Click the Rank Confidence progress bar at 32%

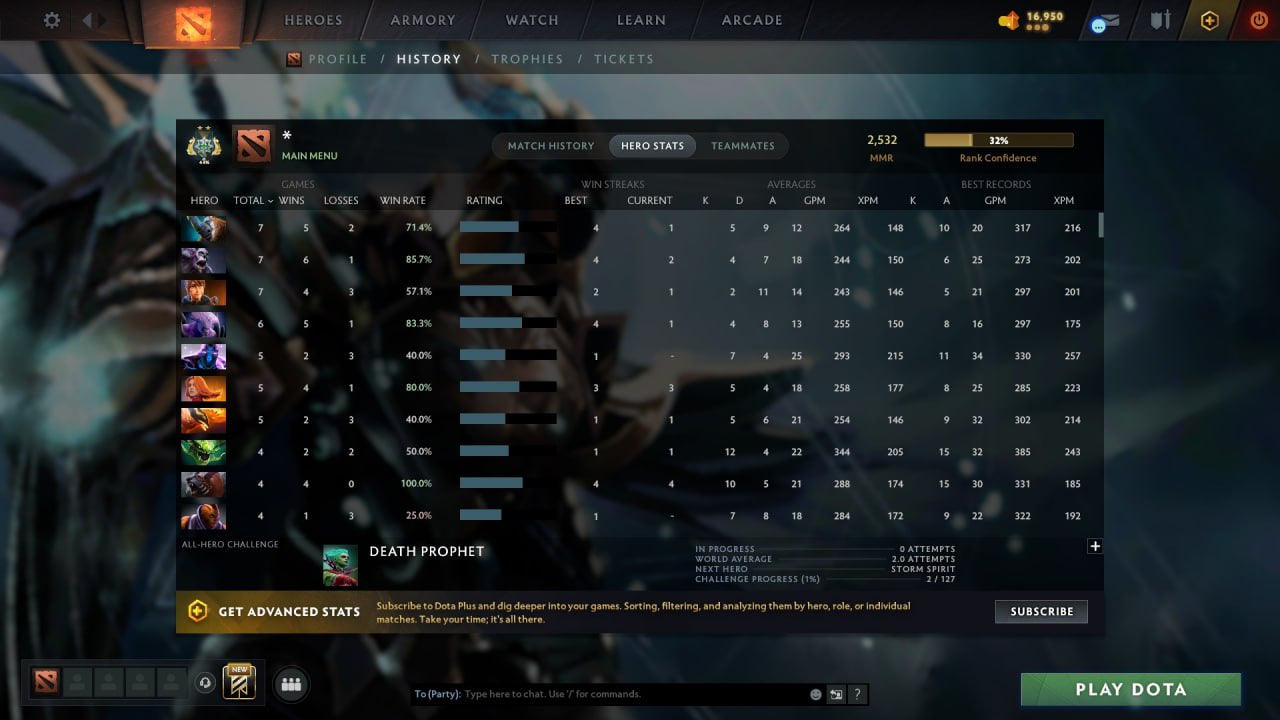pyautogui.click(x=998, y=139)
